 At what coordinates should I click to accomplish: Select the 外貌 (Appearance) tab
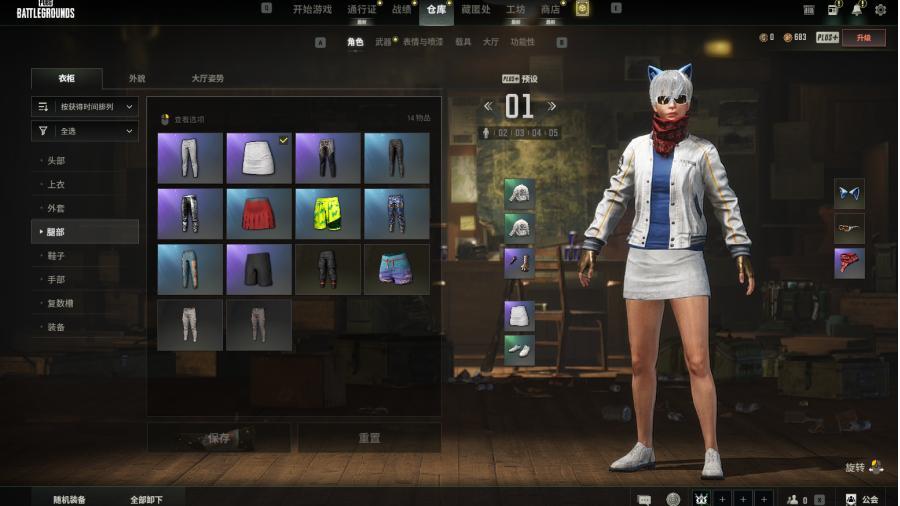pos(137,78)
